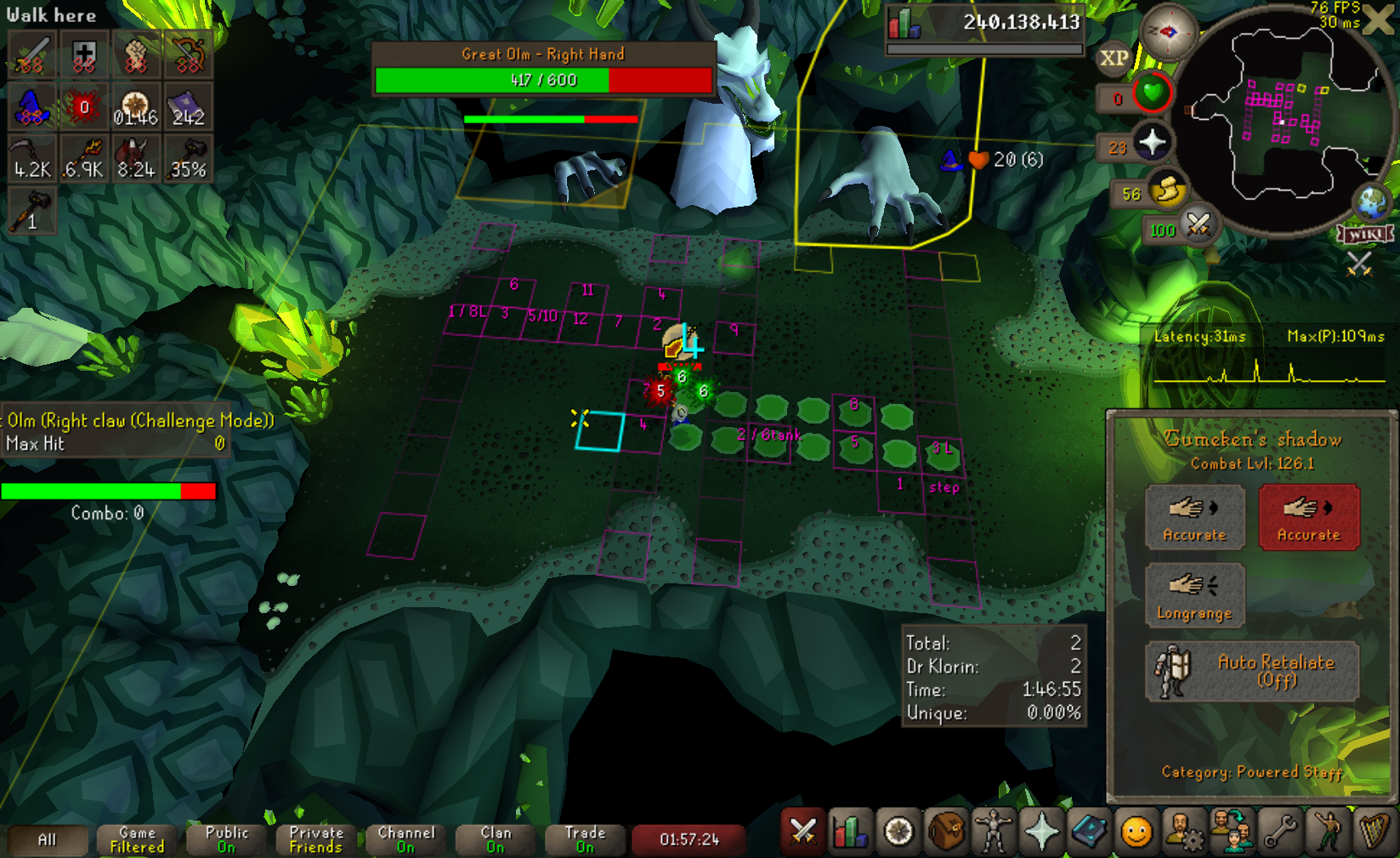Screen dimensions: 1400x858
Task: Click the red Accurate attack style
Action: (x=1308, y=517)
